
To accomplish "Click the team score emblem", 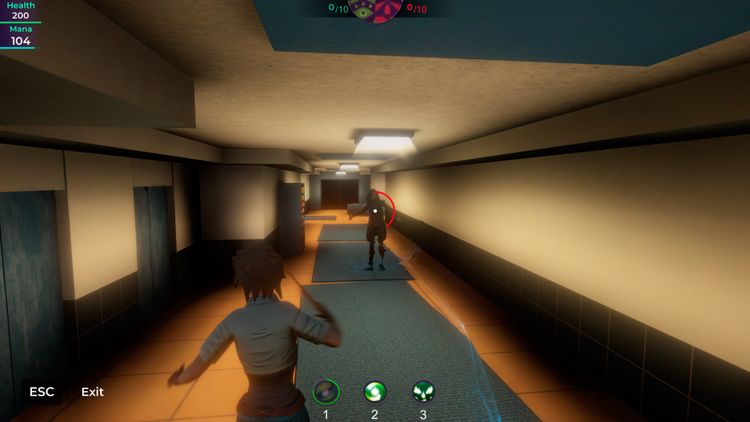I will [375, 9].
